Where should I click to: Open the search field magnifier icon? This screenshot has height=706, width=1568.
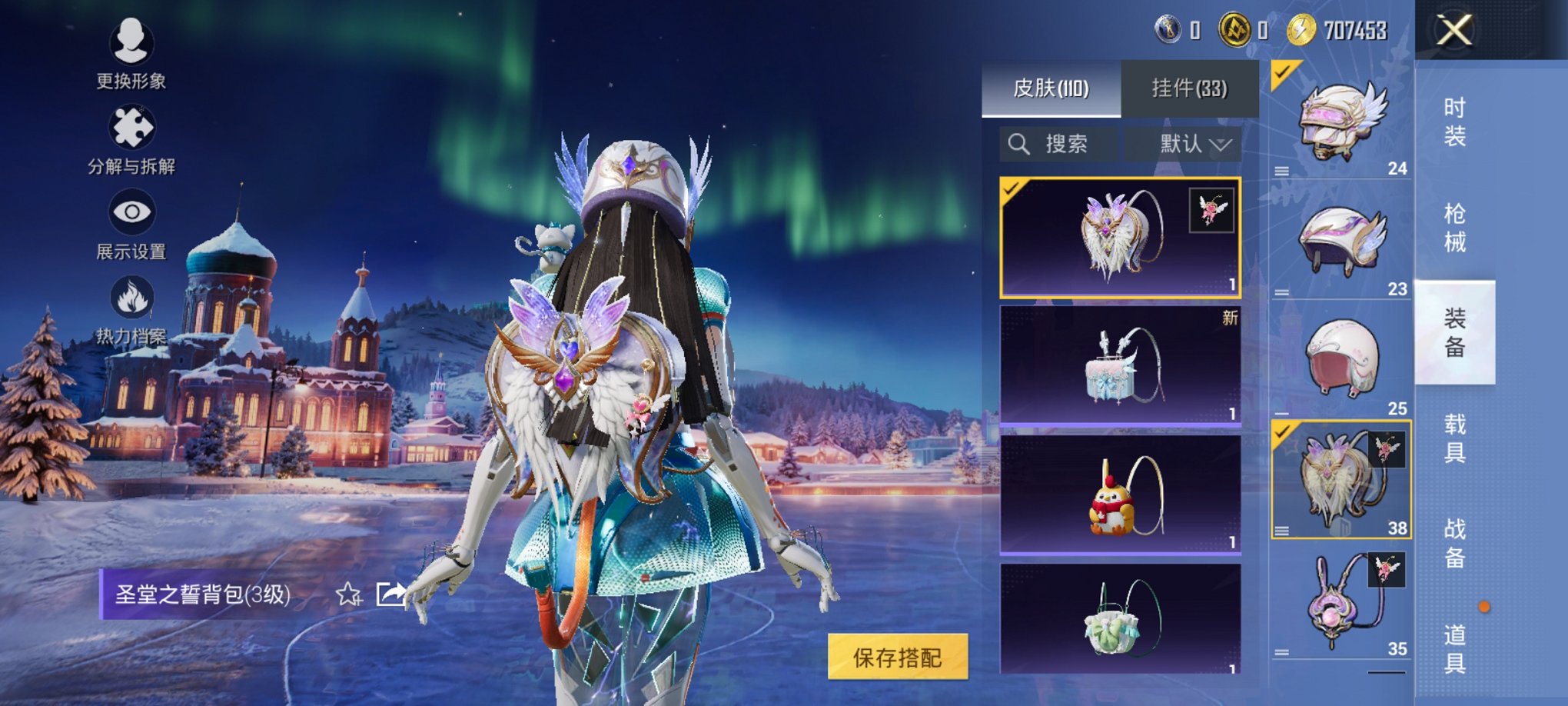point(1020,143)
